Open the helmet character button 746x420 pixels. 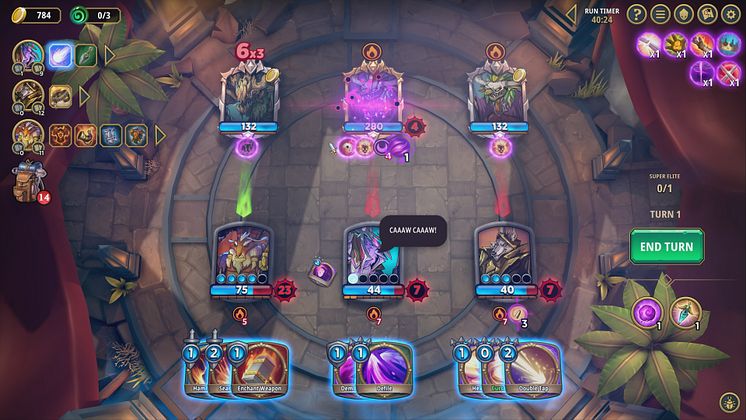(x=684, y=14)
